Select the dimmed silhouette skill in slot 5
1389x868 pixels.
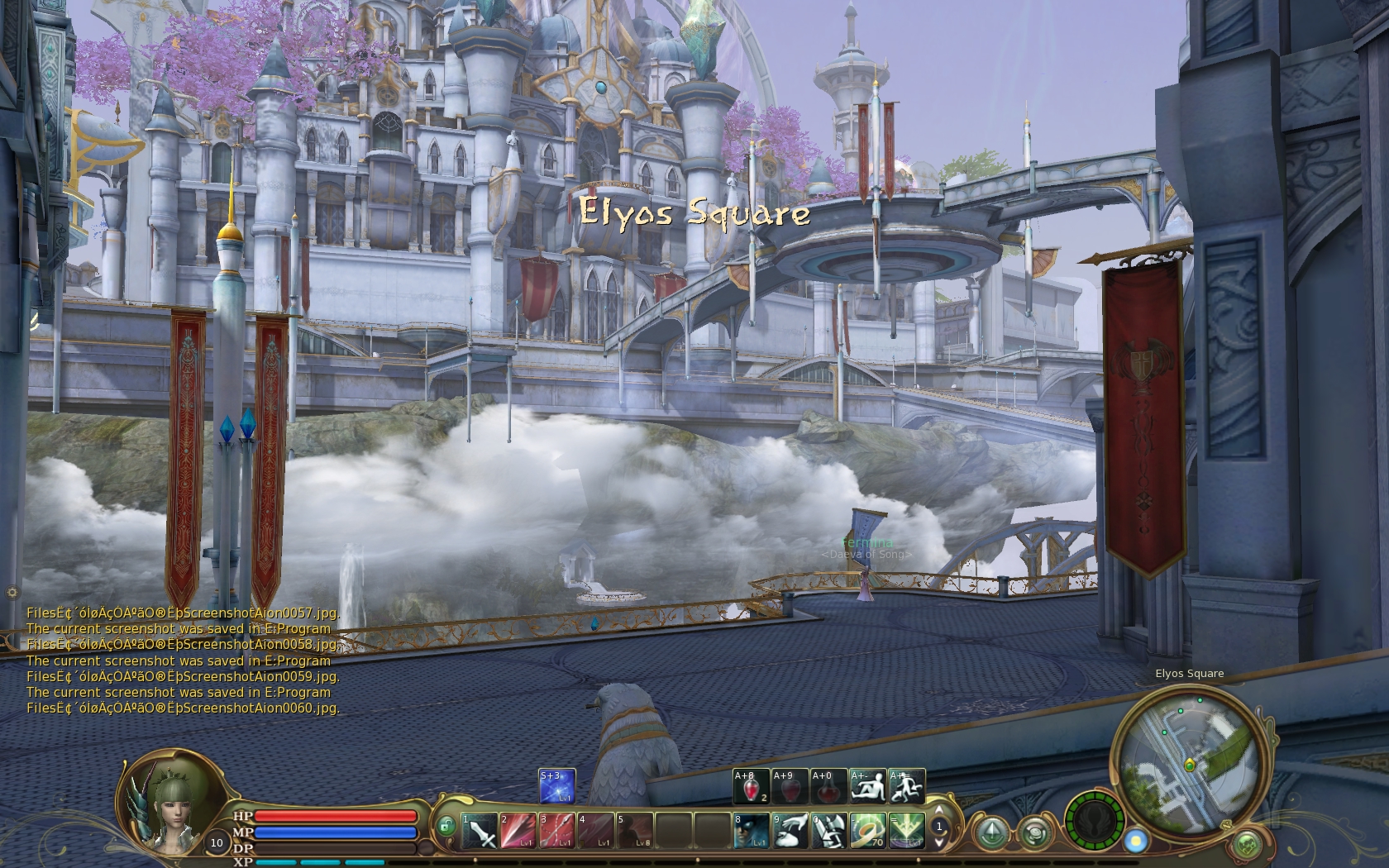click(x=634, y=830)
